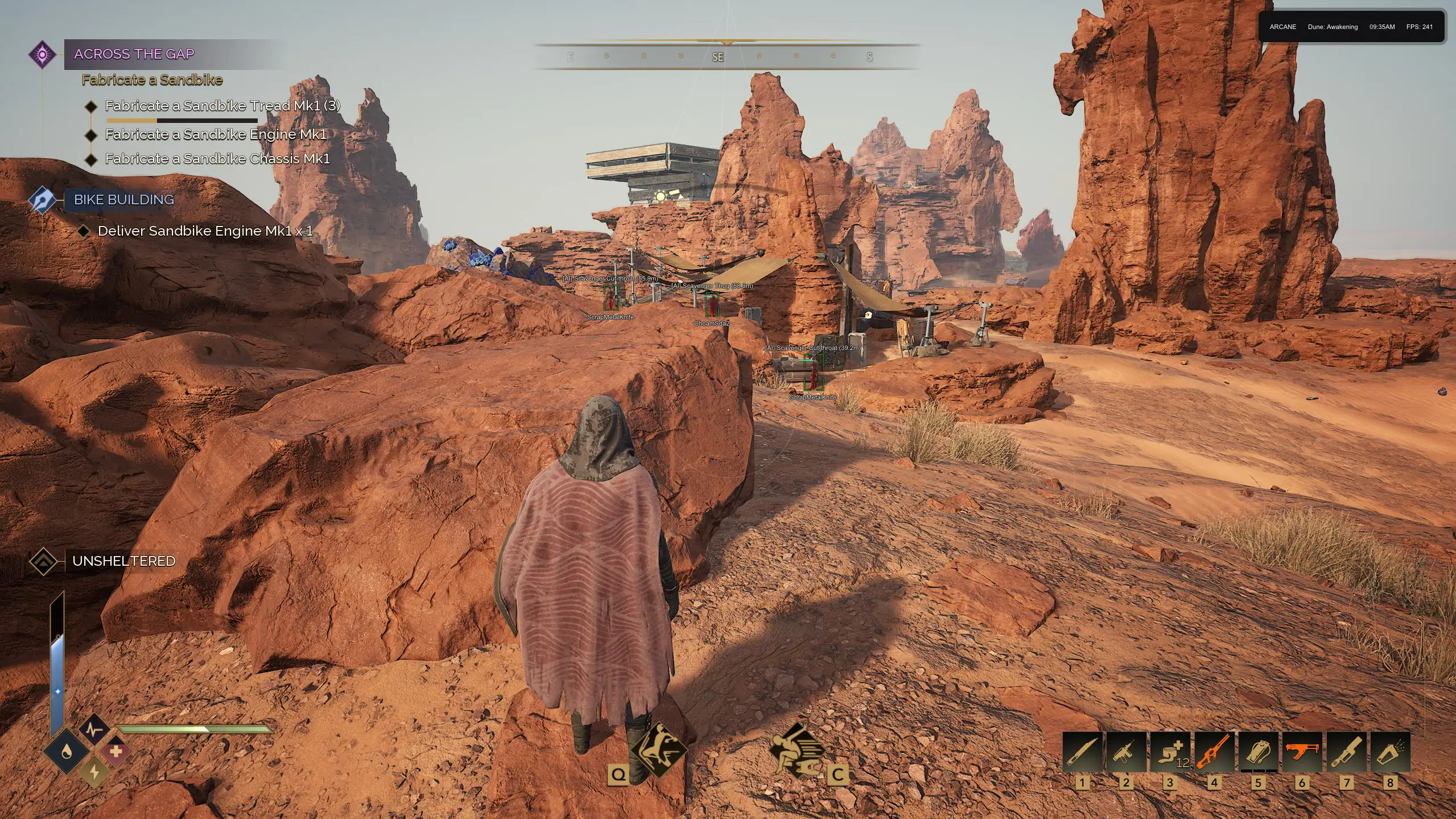Select the Bike Building quest header
This screenshot has width=1456, height=819.
124,200
